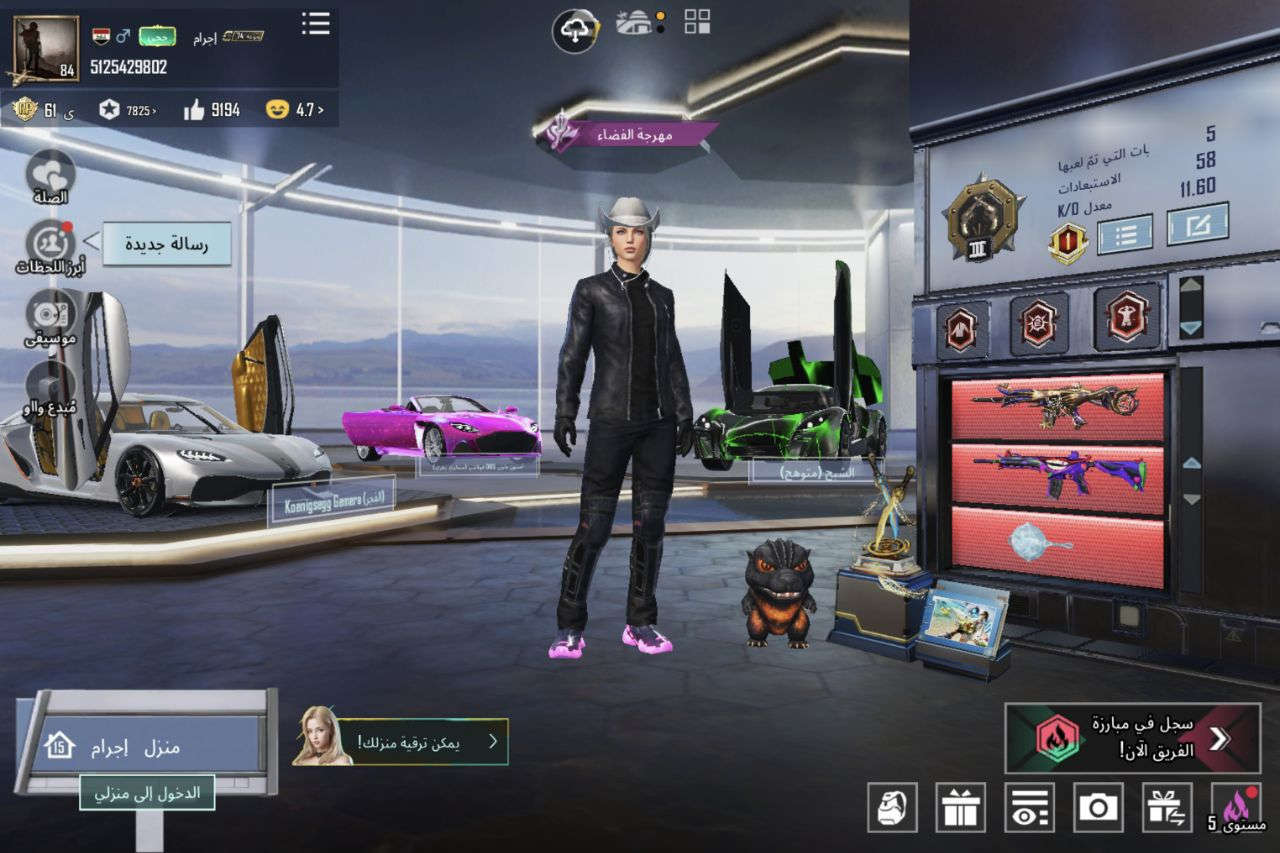This screenshot has height=853, width=1280.
Task: Register for the team duel banner
Action: [1132, 738]
